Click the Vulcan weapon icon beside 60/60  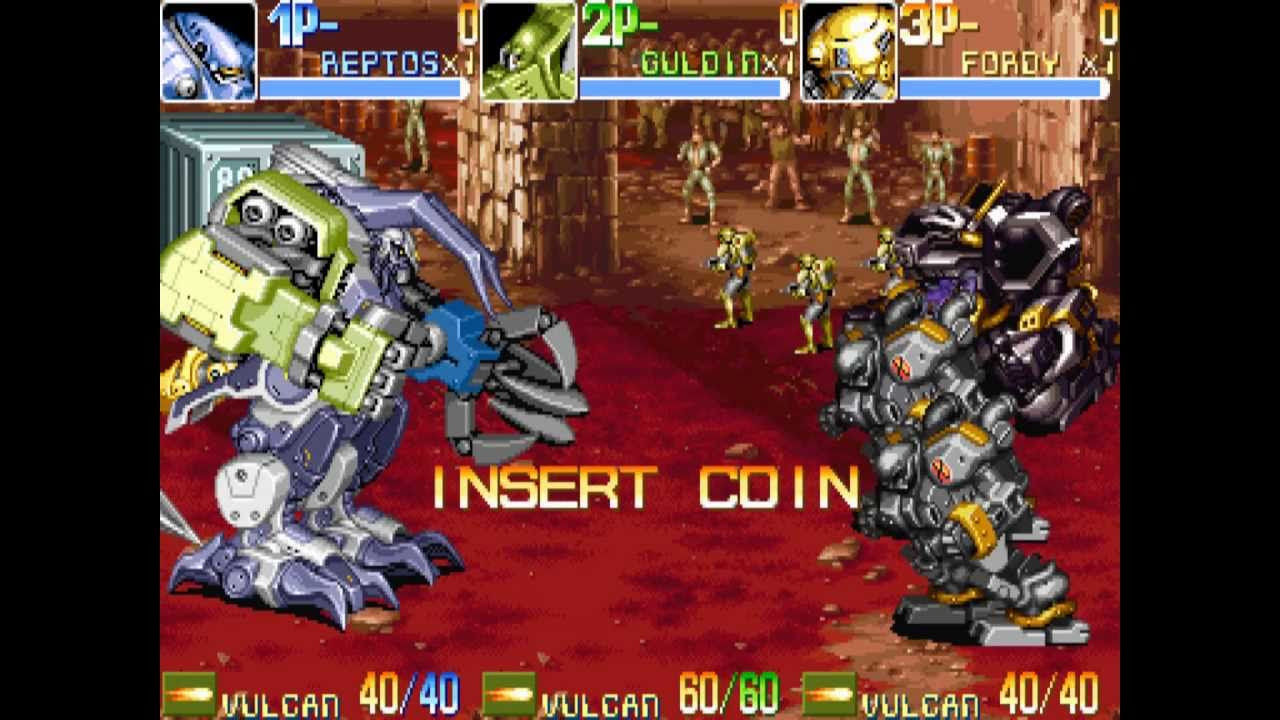tap(508, 694)
